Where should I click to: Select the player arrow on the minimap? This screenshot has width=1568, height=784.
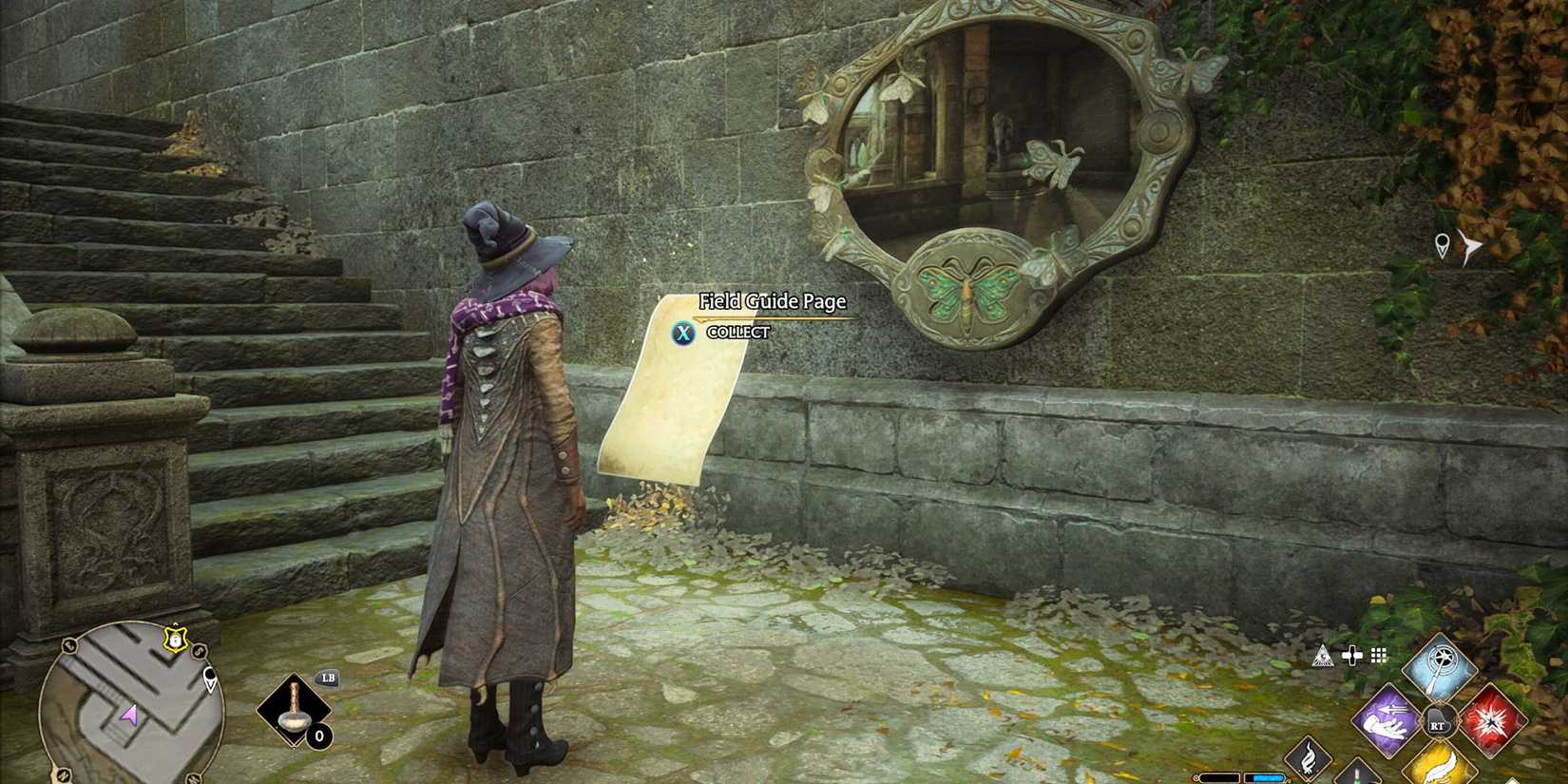click(x=128, y=716)
